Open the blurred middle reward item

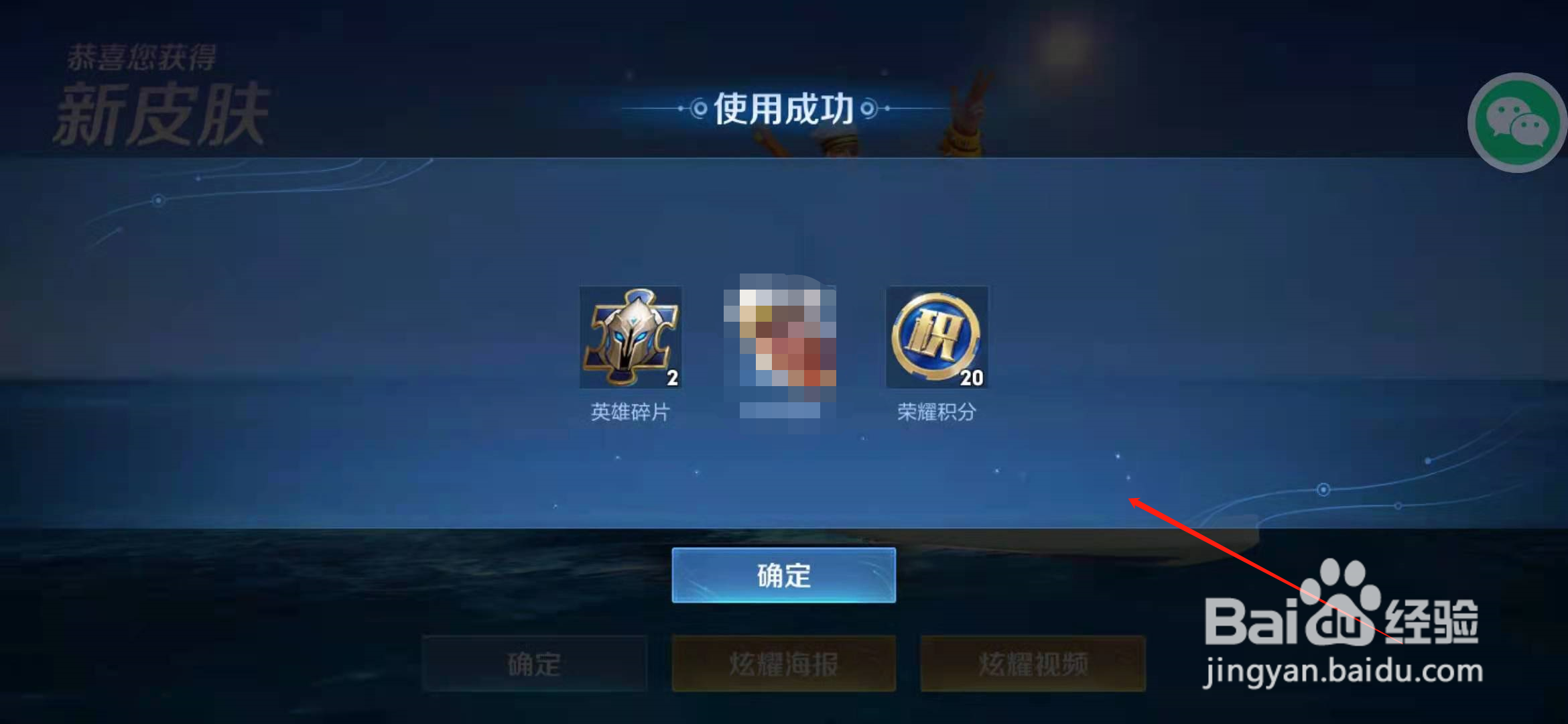click(782, 343)
